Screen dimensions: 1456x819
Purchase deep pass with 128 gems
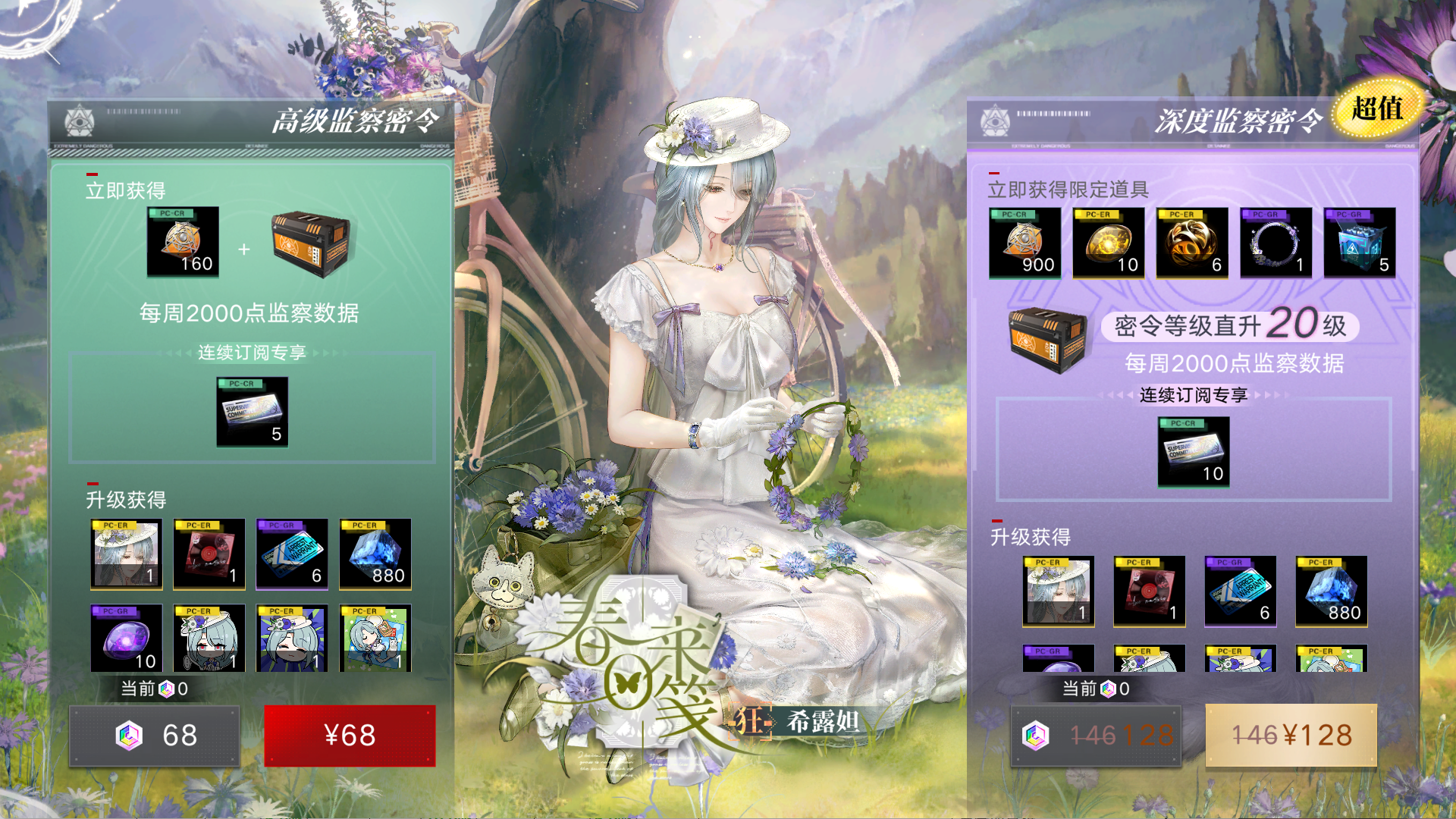(1096, 735)
